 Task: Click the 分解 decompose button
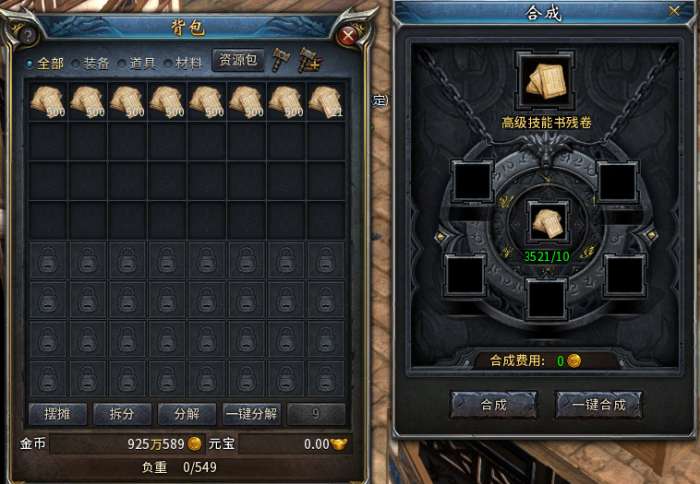click(x=186, y=414)
